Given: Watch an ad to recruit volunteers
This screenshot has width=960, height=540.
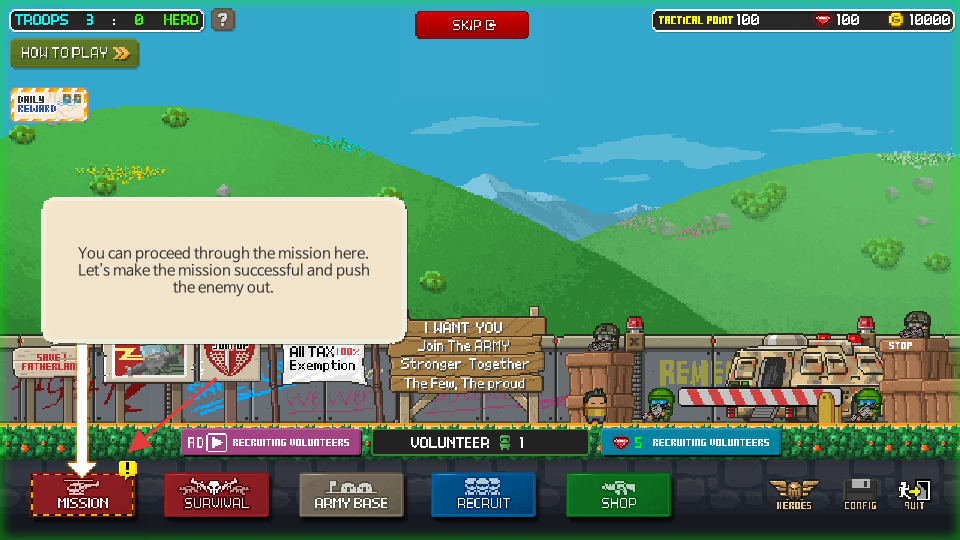Looking at the screenshot, I should (271, 442).
